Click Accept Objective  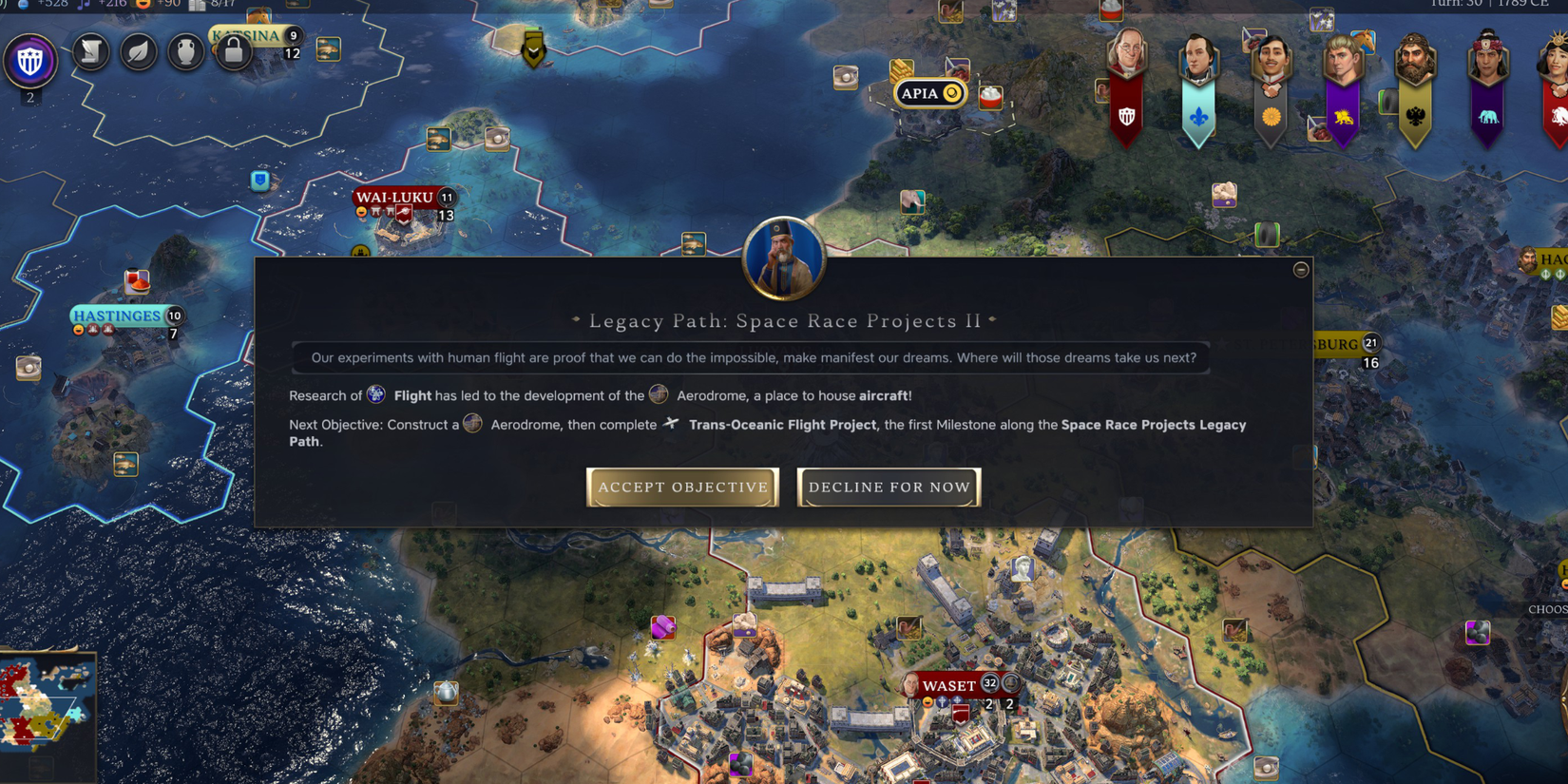click(682, 487)
